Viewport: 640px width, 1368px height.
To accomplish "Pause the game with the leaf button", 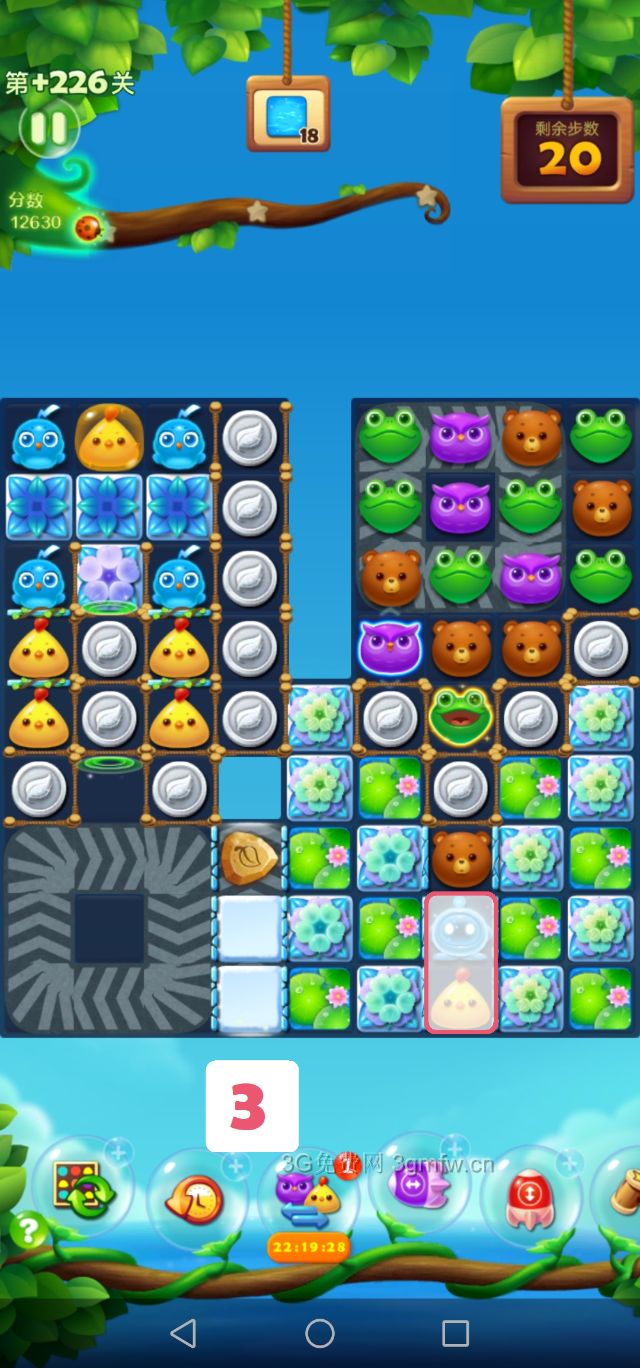I will pos(48,128).
